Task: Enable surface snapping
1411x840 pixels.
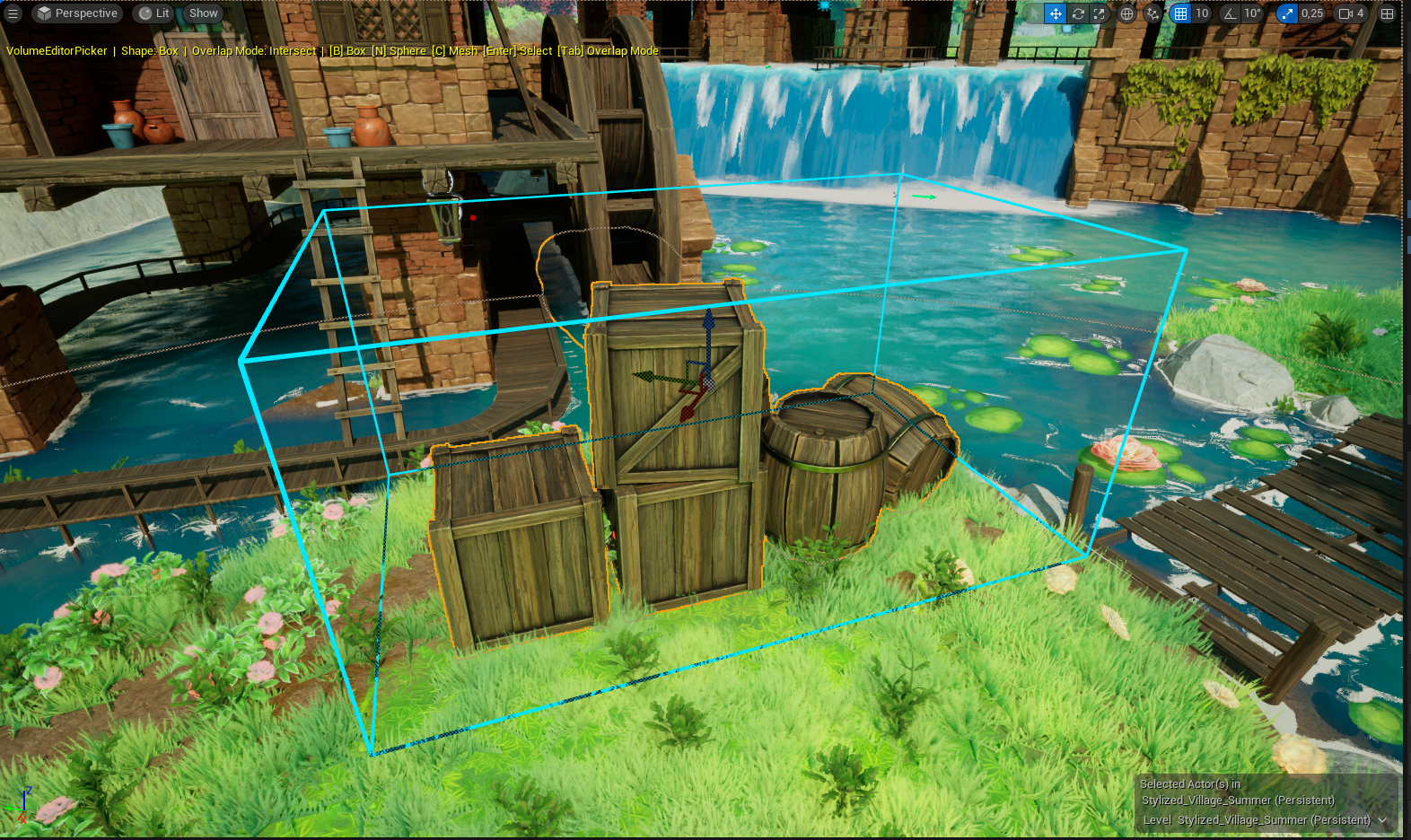Action: (1153, 13)
